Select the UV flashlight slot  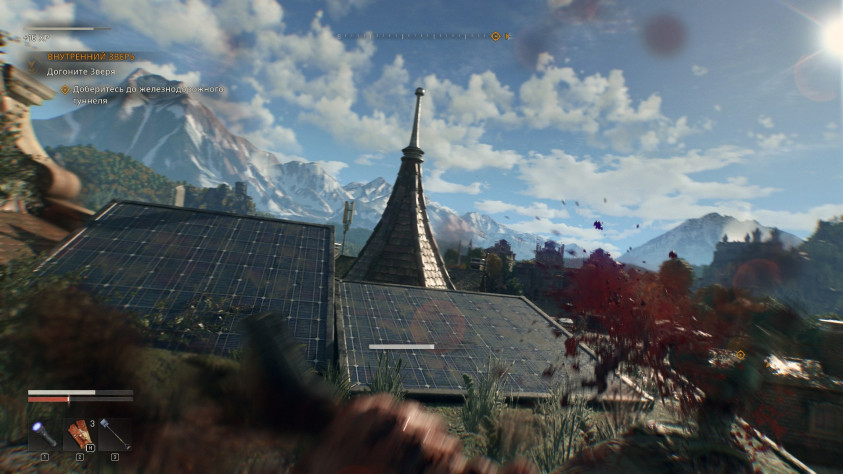click(44, 434)
